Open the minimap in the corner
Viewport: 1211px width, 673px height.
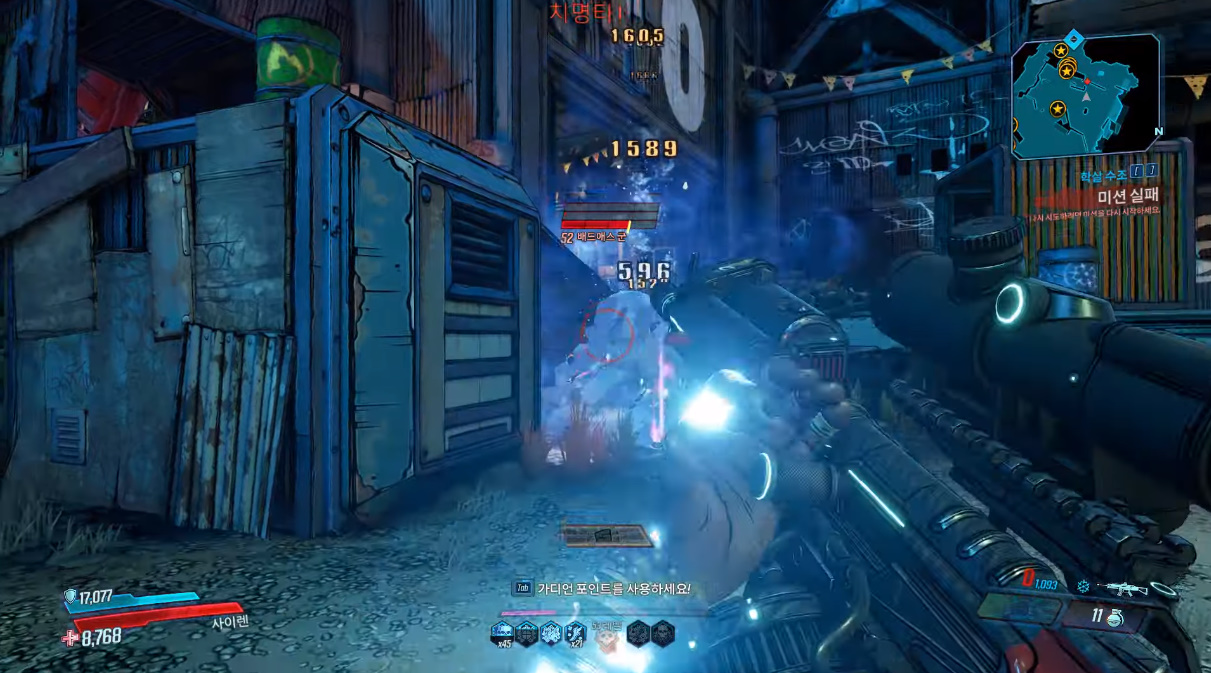point(1085,98)
